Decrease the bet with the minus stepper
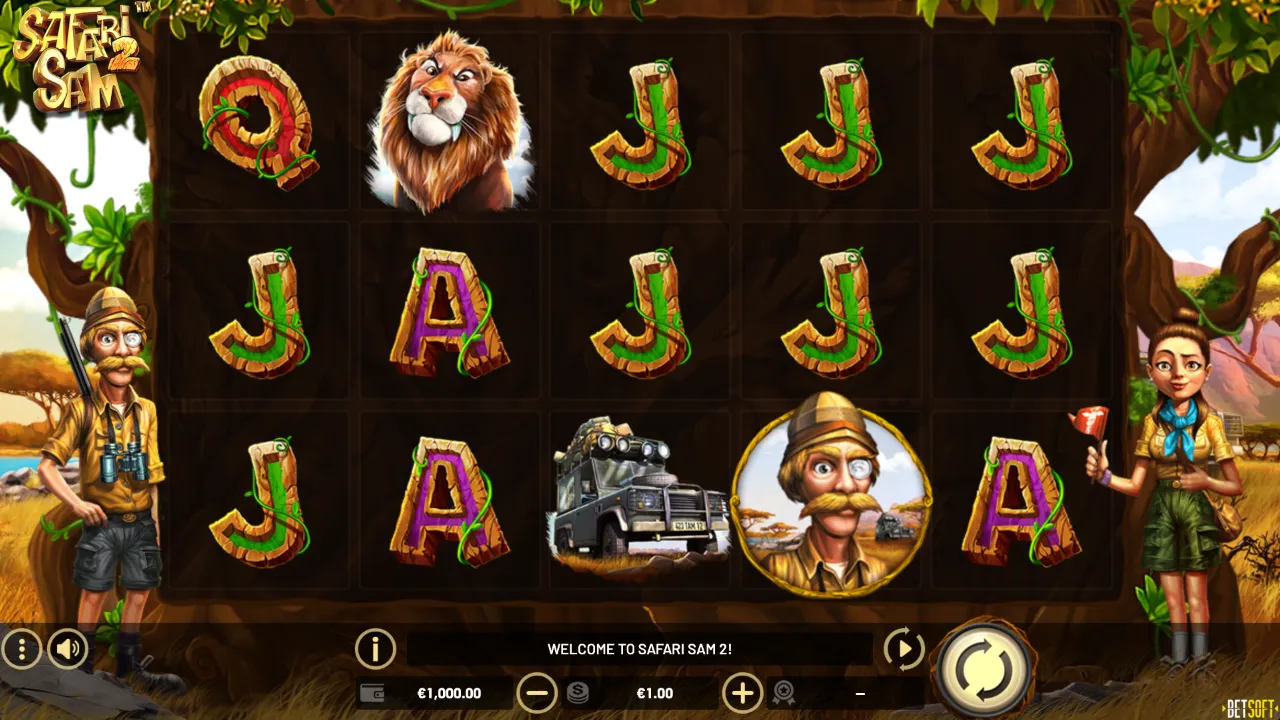1280x720 pixels. click(x=538, y=692)
